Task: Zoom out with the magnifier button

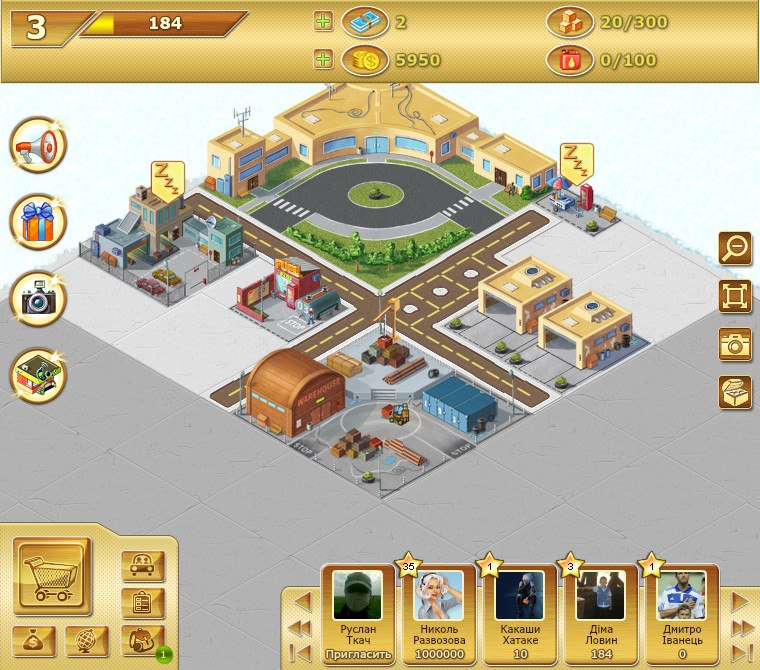Action: click(735, 247)
